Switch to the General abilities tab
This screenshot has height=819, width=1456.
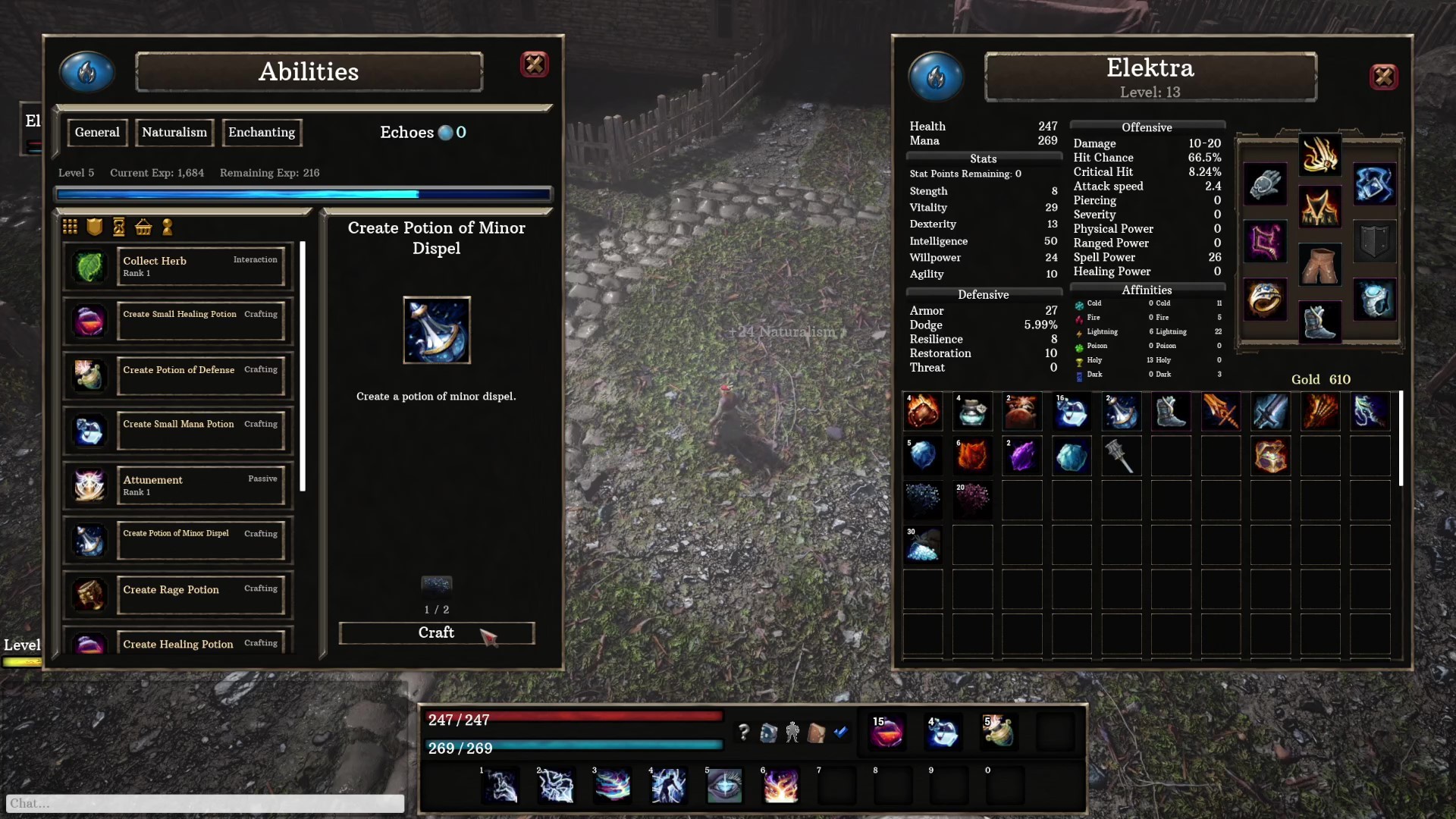click(x=97, y=133)
